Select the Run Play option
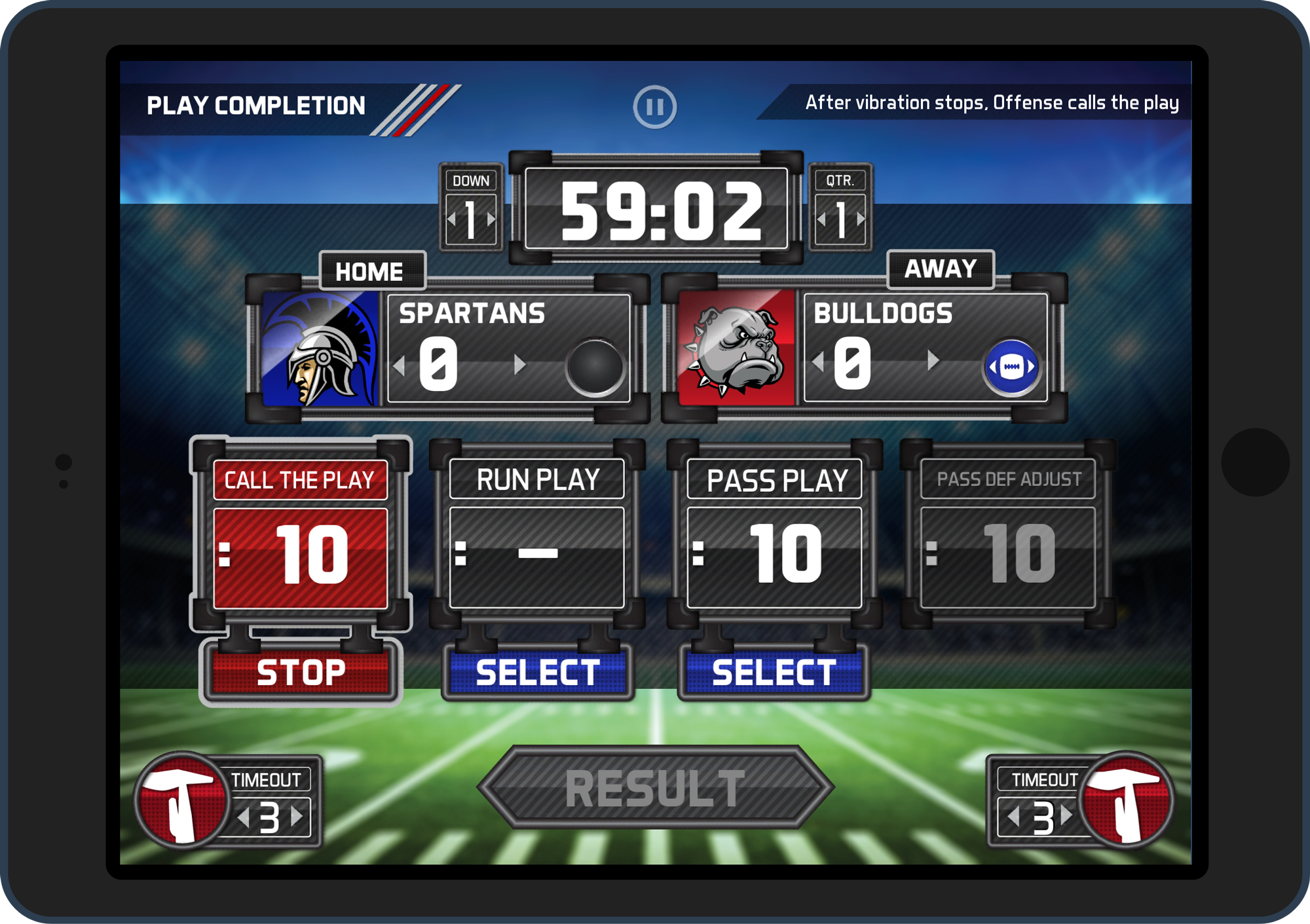Screen dimensions: 1310x924 pos(537,673)
